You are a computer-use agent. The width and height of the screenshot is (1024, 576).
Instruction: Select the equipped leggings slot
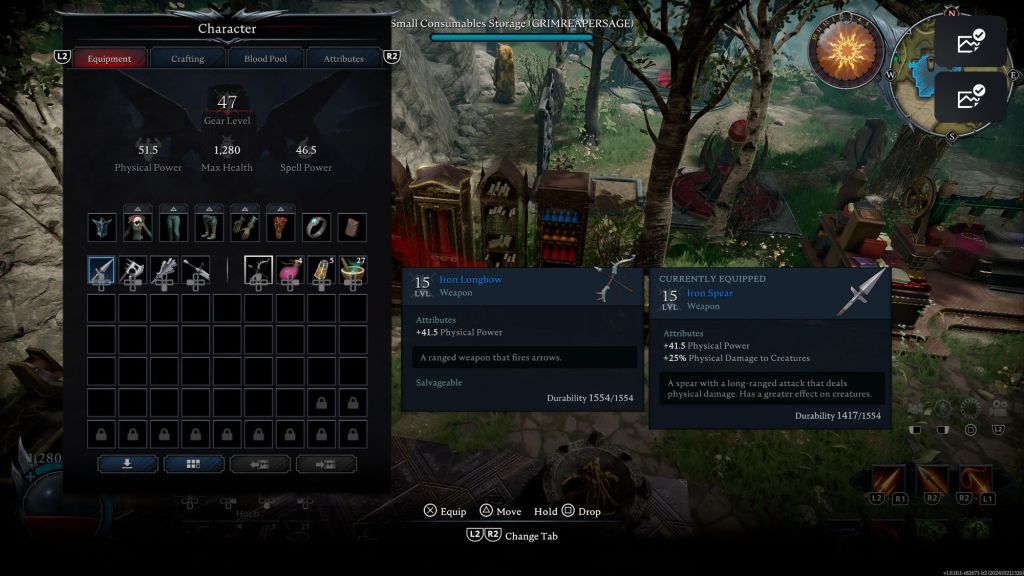(174, 227)
